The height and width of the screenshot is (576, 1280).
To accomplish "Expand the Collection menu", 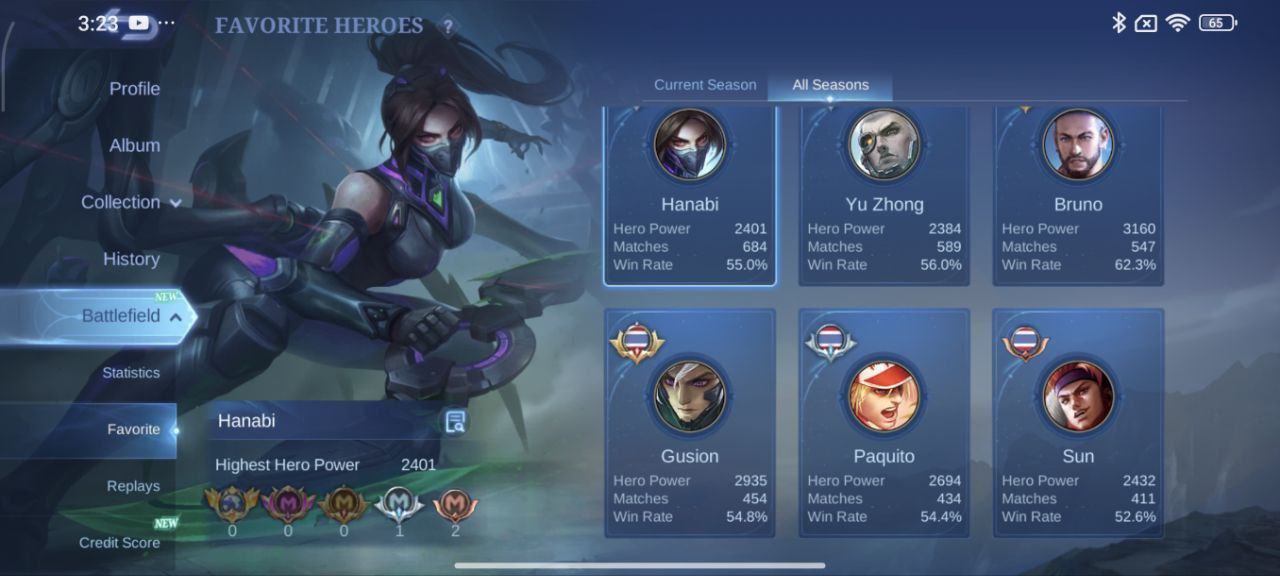I will point(131,202).
